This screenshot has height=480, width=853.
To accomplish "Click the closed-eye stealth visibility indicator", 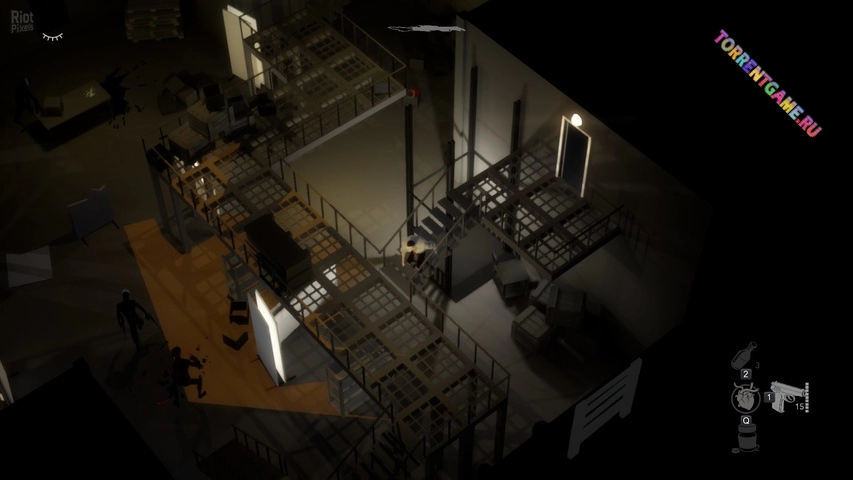I will (51, 37).
